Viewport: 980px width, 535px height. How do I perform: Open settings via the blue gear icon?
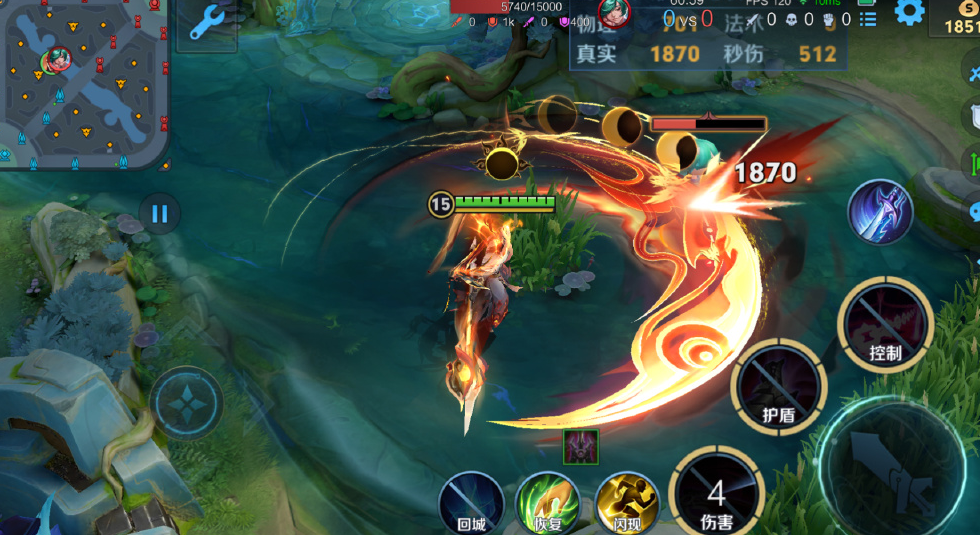(x=909, y=13)
